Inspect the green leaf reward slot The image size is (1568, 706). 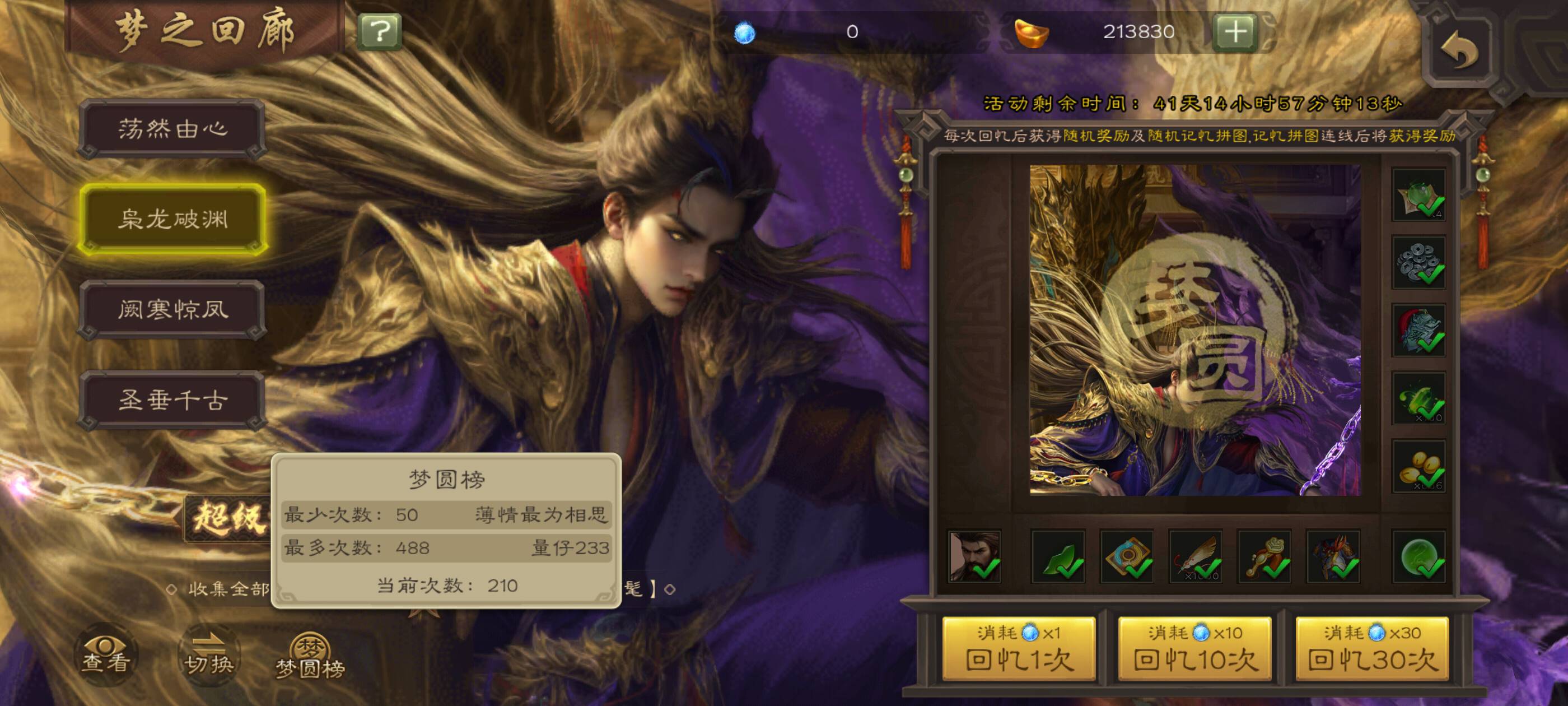click(x=1058, y=556)
